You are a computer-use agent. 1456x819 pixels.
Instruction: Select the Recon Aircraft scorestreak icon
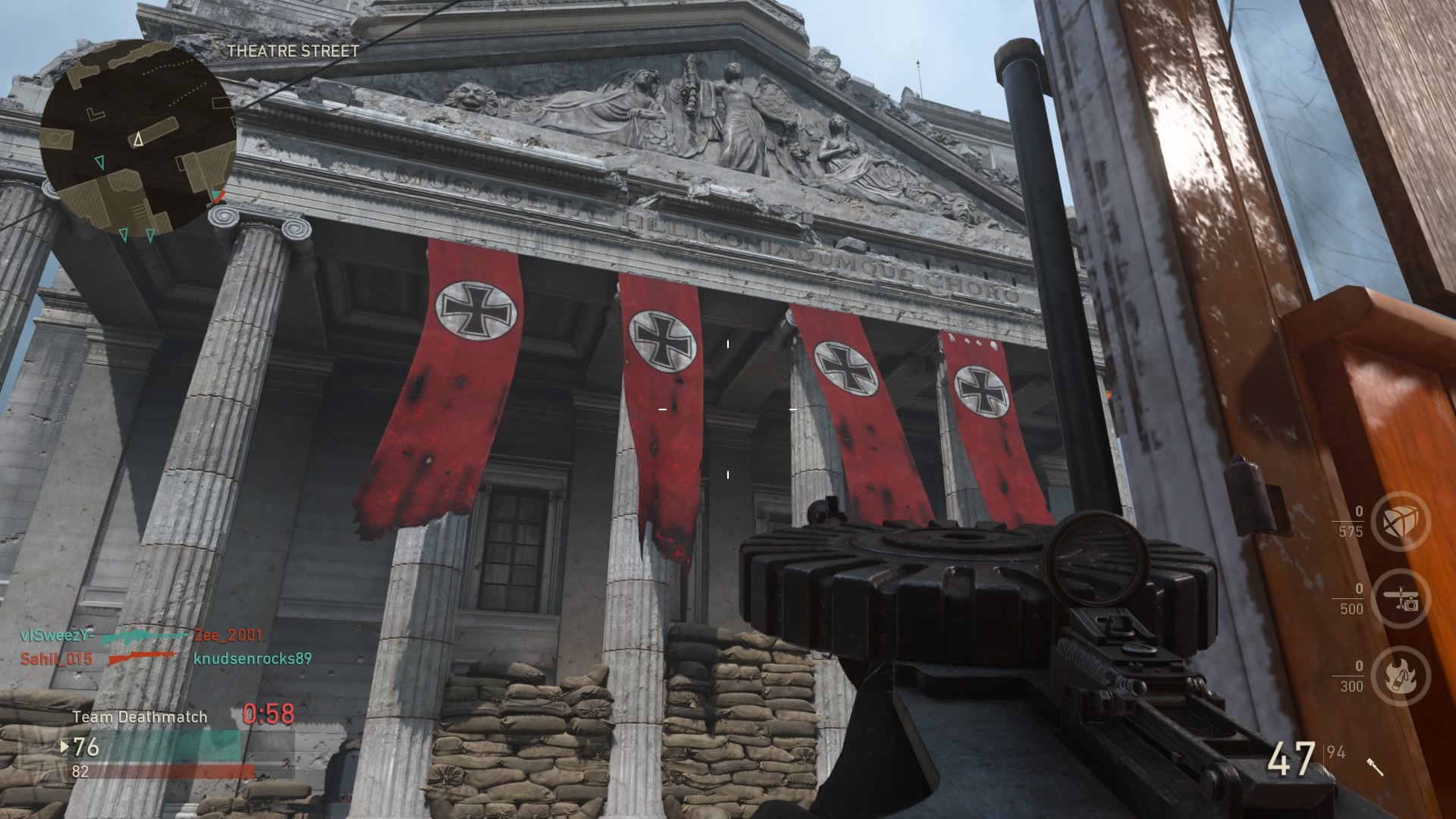pyautogui.click(x=1401, y=599)
